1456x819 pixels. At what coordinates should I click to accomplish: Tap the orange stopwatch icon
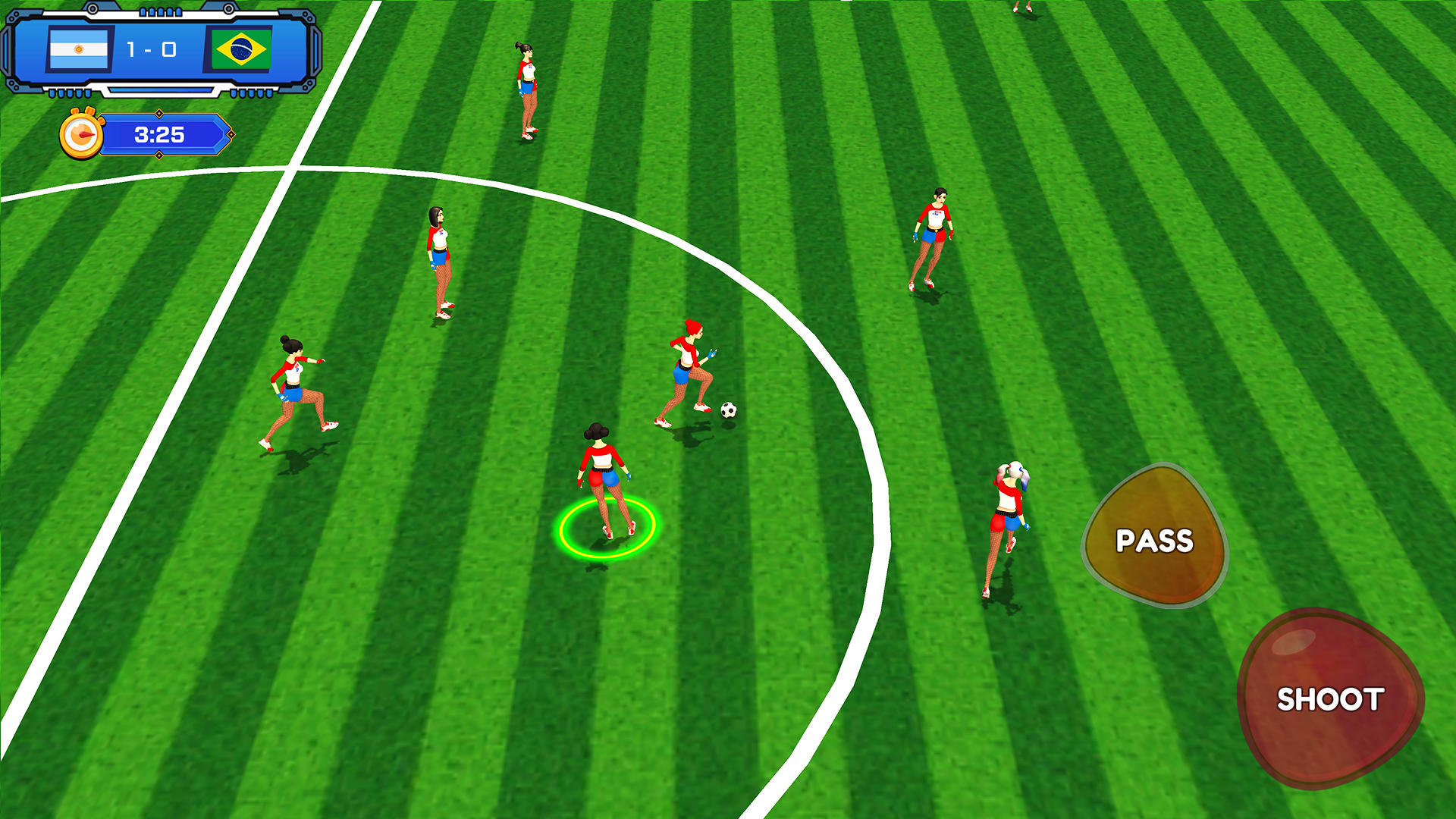pos(81,136)
